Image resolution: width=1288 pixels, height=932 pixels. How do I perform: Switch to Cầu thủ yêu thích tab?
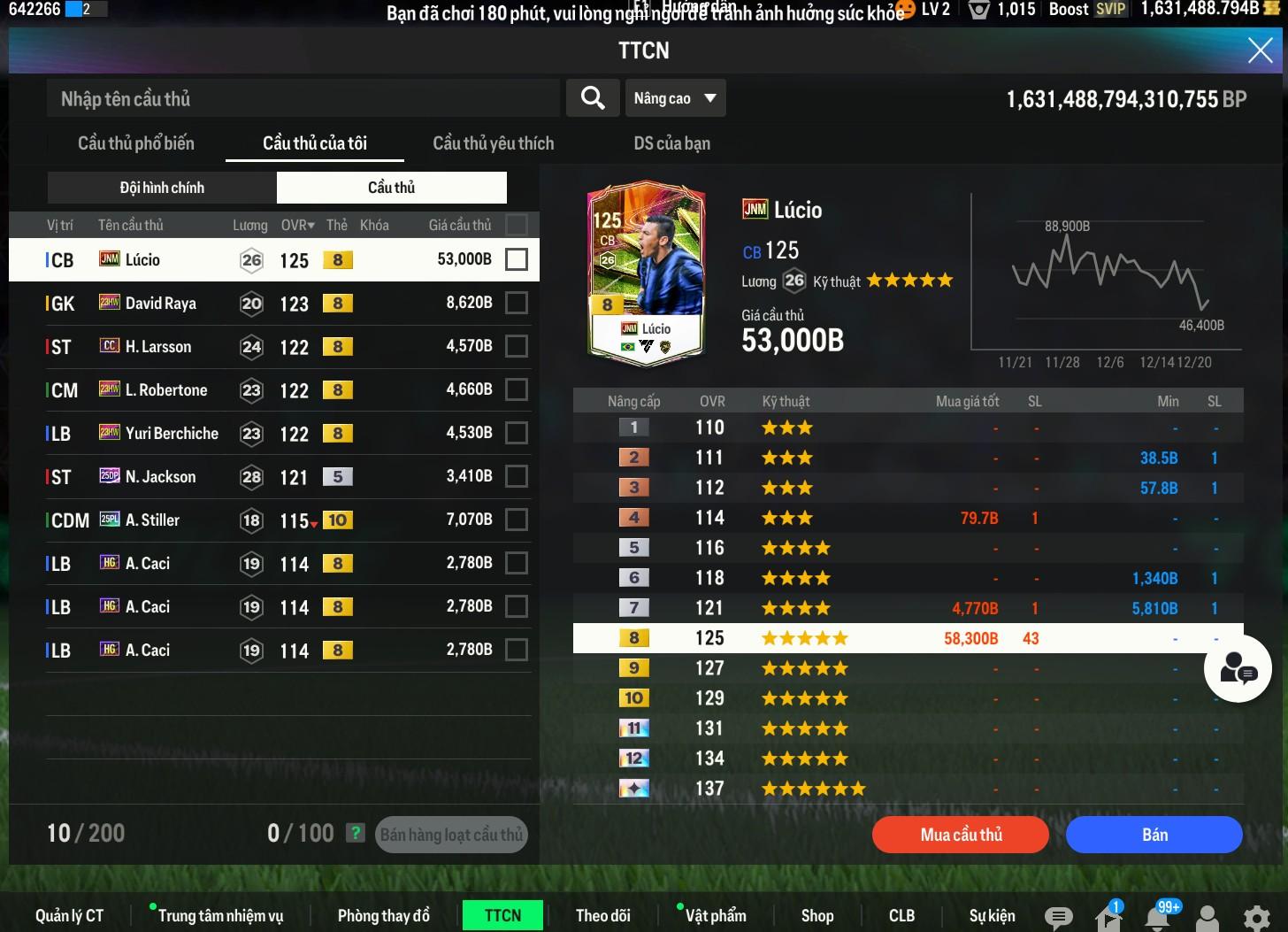click(493, 143)
